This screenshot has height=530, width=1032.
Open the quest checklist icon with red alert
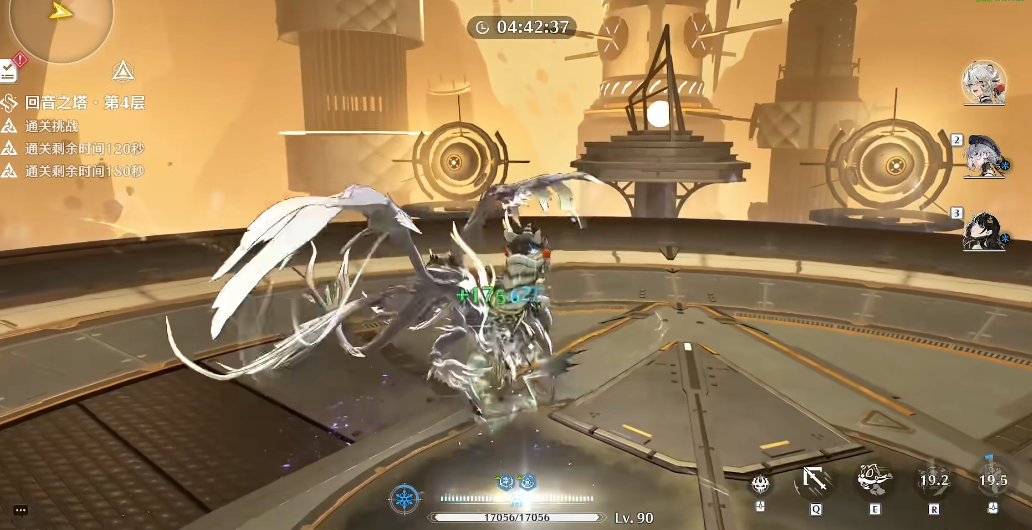click(9, 69)
